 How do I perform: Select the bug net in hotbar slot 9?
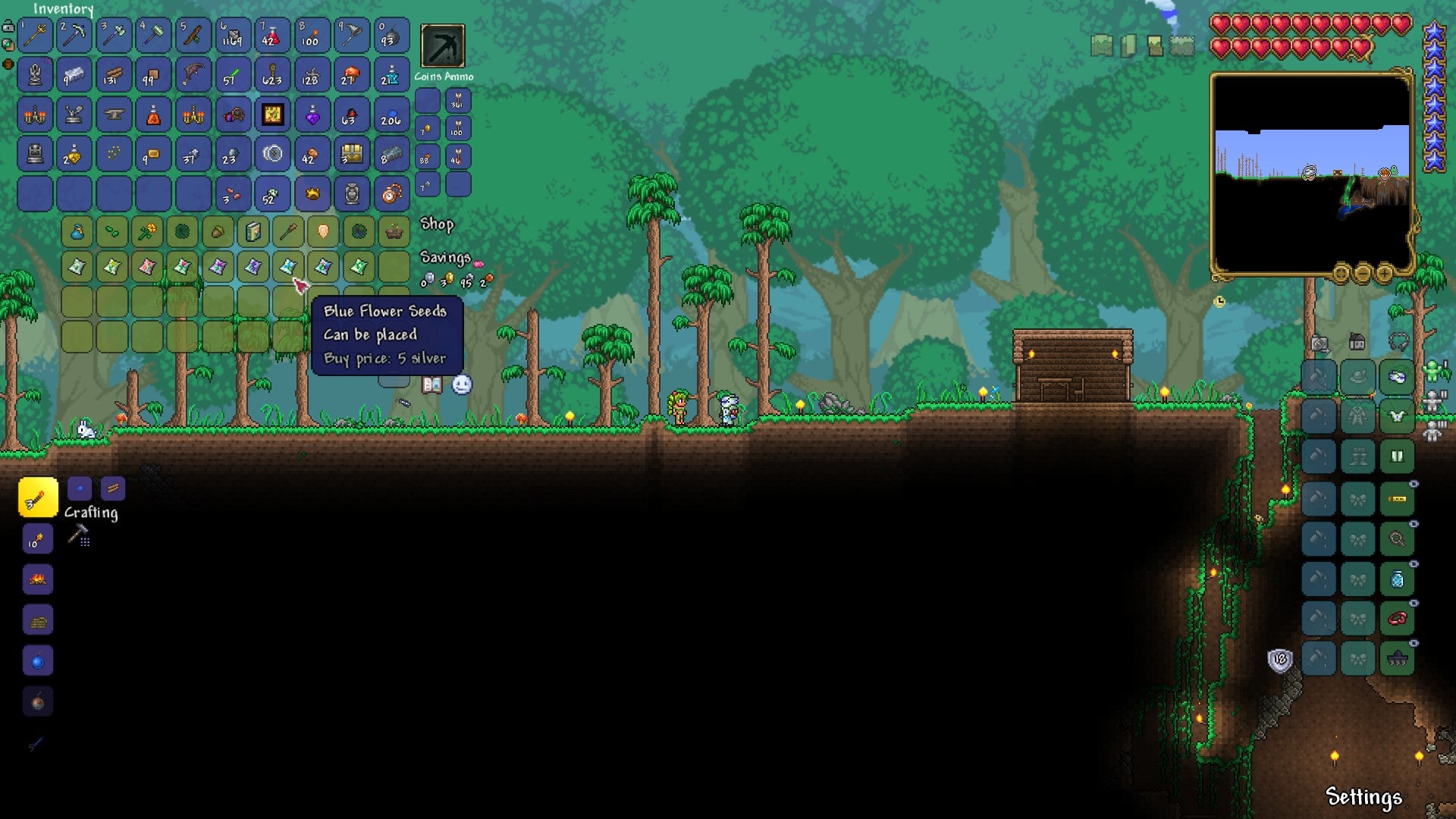click(x=350, y=36)
